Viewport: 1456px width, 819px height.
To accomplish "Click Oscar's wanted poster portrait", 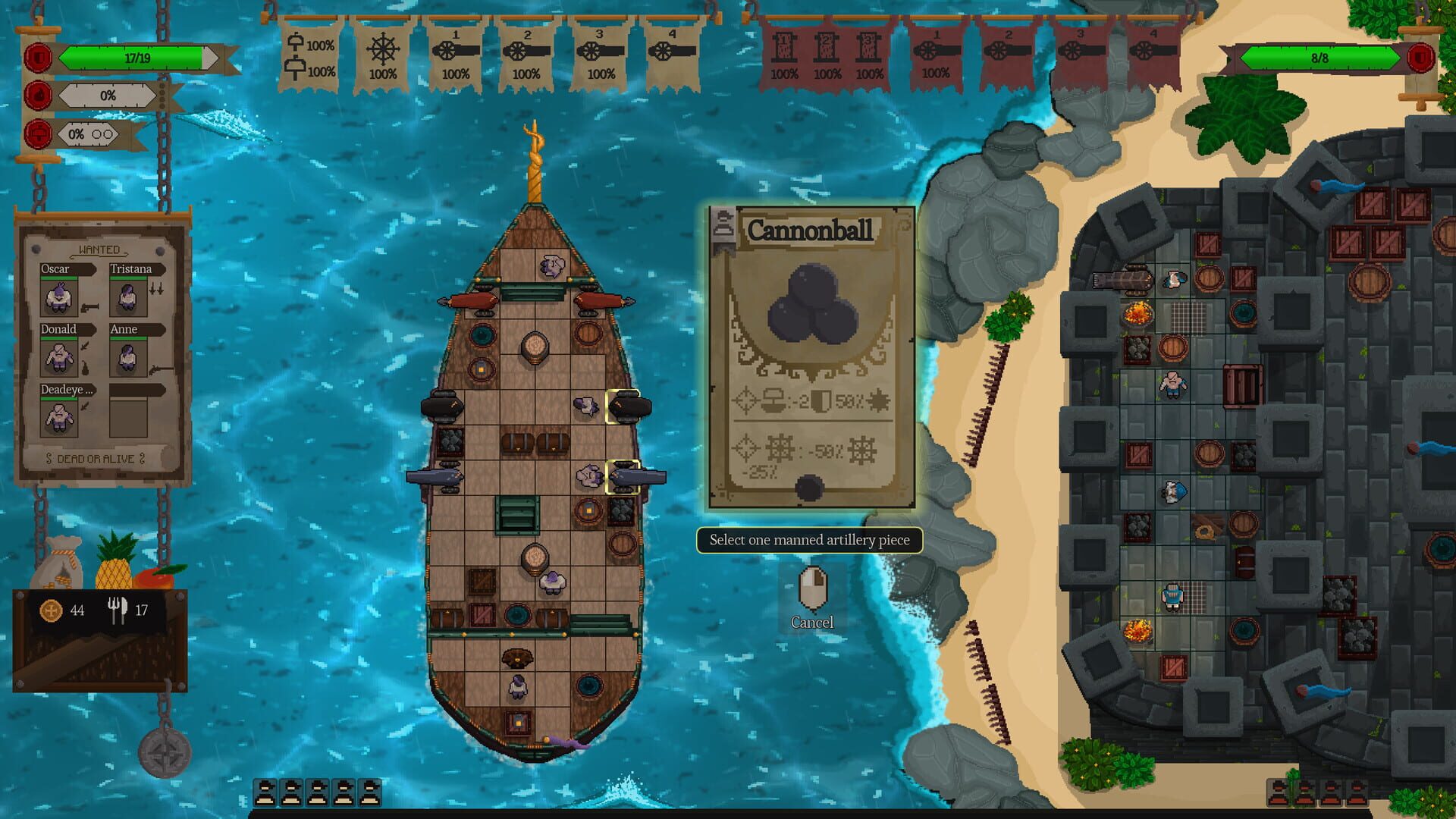I will click(58, 296).
